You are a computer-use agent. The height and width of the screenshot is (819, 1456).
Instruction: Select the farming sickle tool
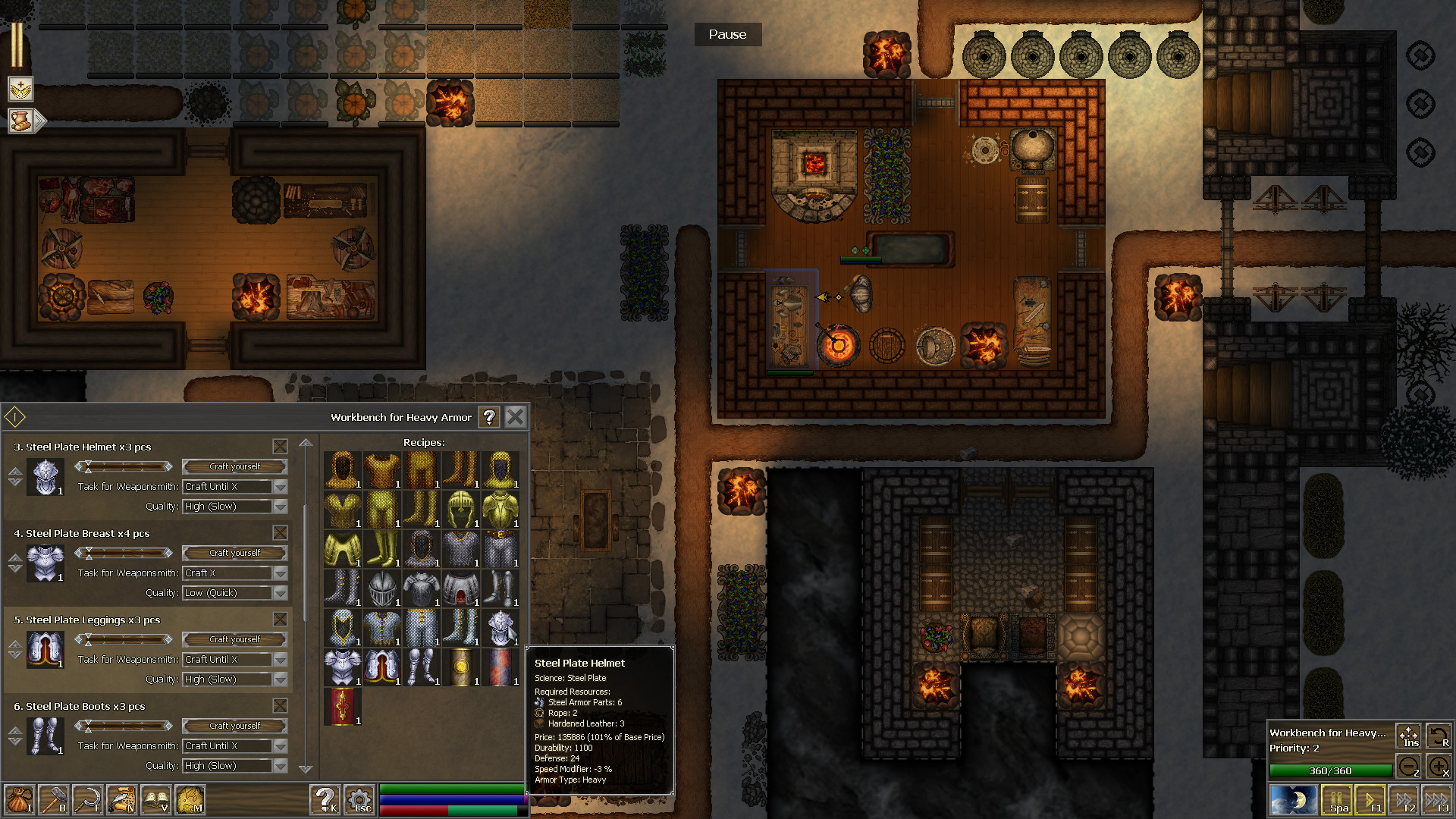click(89, 799)
